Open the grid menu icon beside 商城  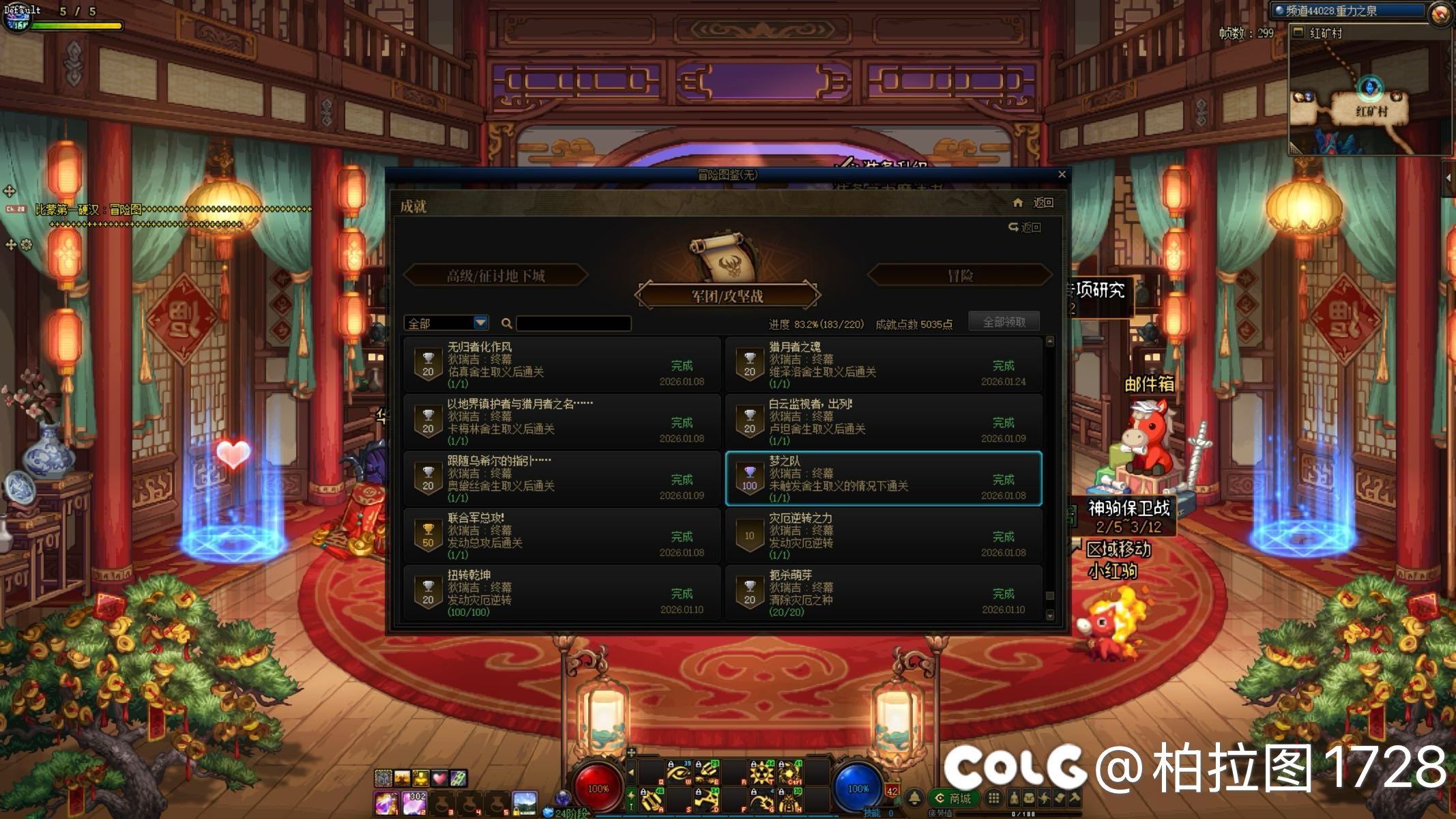point(994,798)
